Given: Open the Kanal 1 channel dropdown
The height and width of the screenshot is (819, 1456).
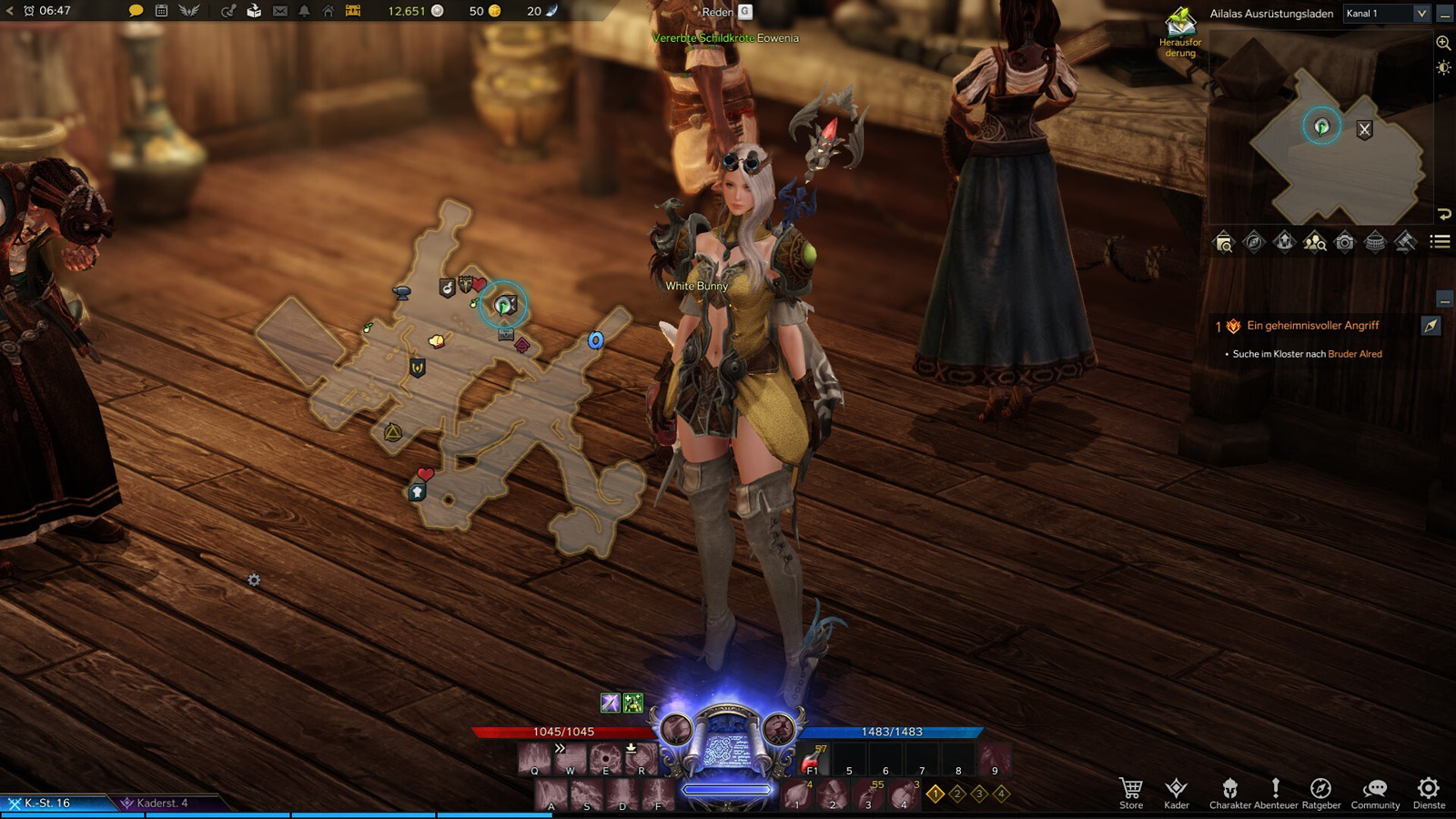Looking at the screenshot, I should coord(1387,14).
